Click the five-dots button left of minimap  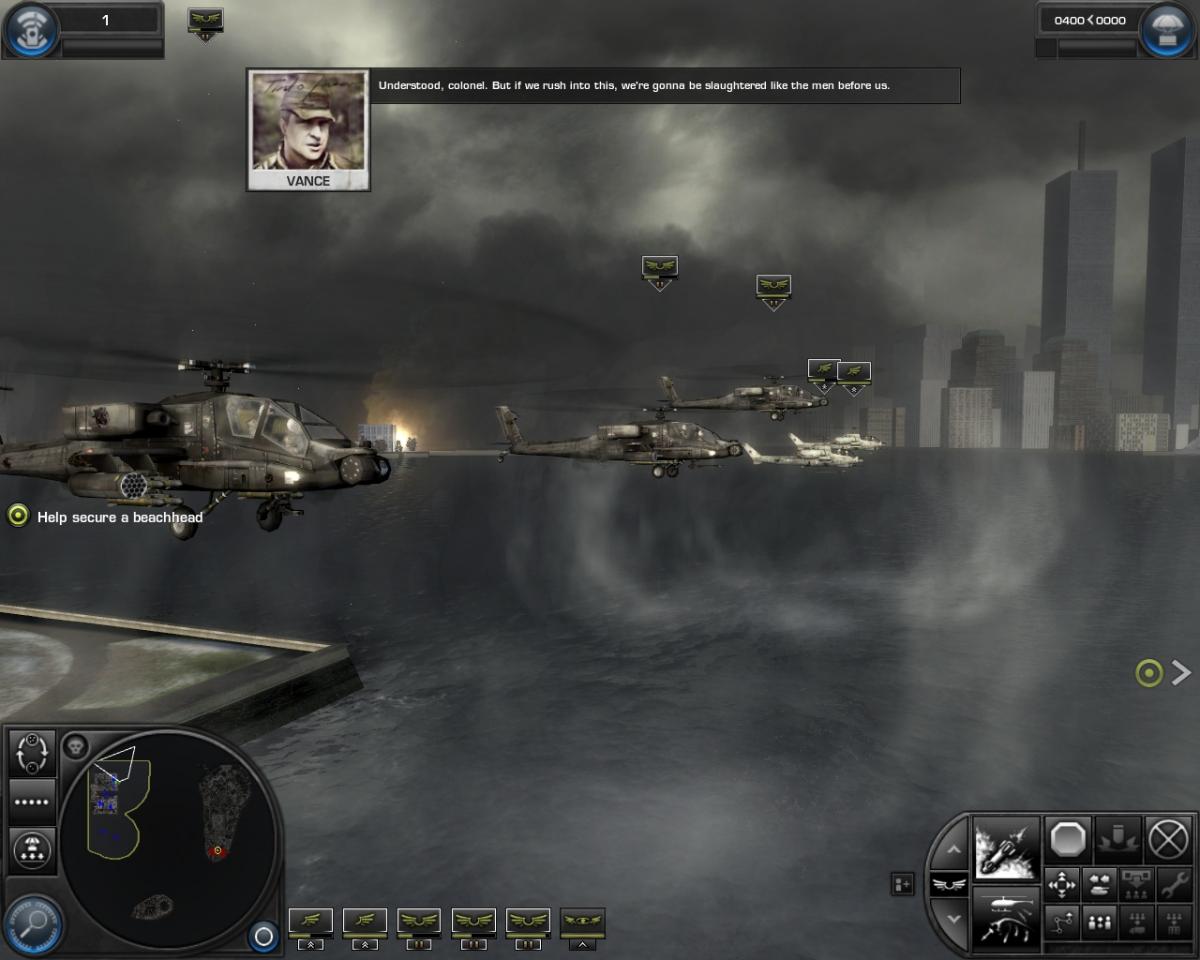[32, 802]
